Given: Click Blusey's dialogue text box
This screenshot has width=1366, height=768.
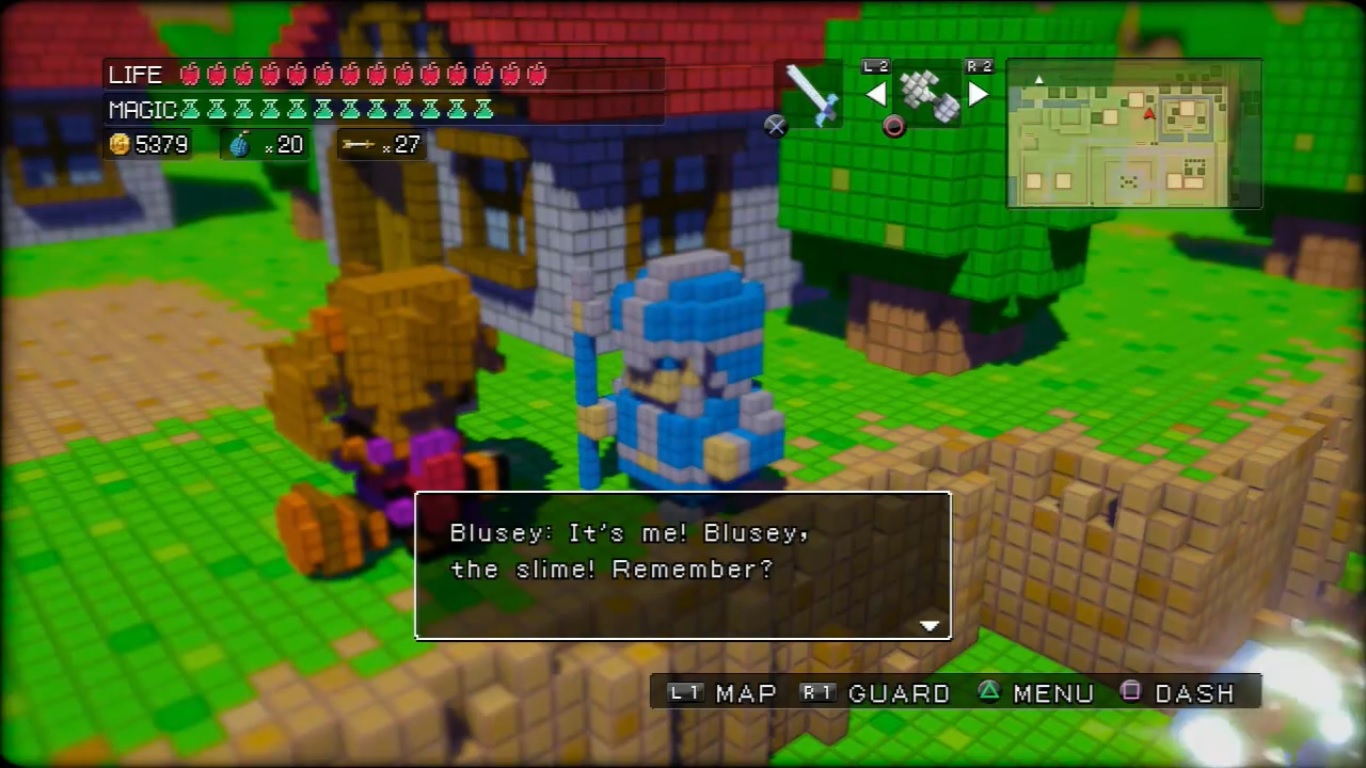Looking at the screenshot, I should pos(683,565).
